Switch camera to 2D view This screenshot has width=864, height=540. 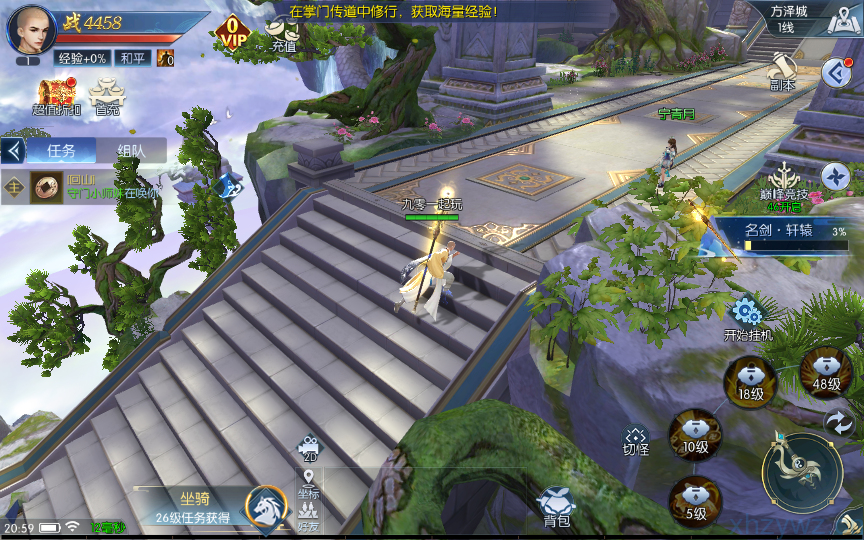[x=309, y=449]
